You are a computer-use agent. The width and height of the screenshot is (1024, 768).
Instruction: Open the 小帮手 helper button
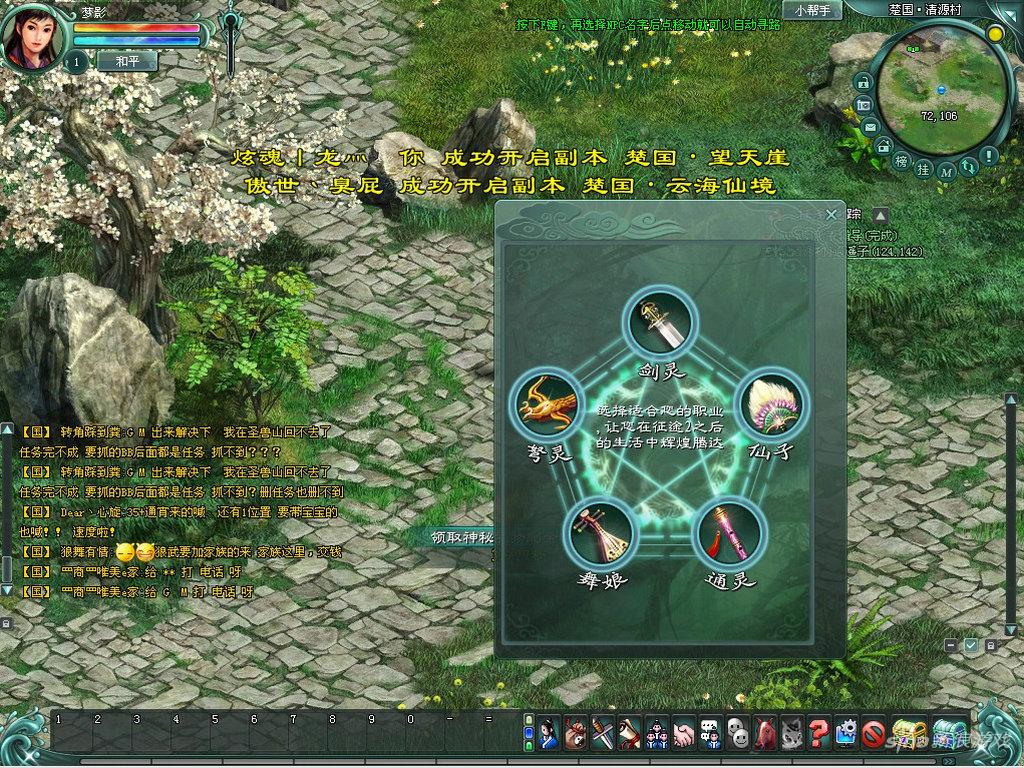(x=811, y=10)
